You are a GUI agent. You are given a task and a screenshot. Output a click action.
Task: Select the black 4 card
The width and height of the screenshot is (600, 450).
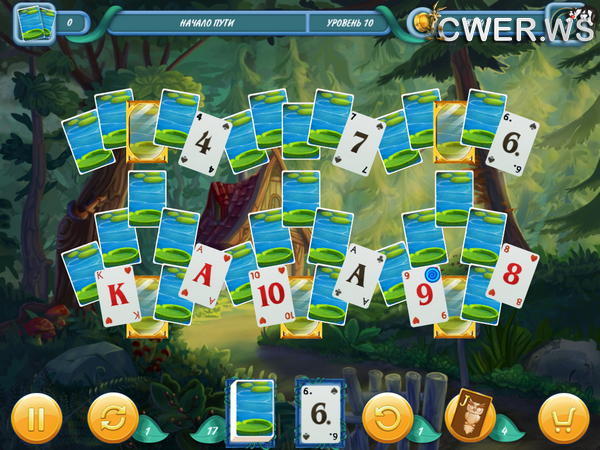[205, 143]
